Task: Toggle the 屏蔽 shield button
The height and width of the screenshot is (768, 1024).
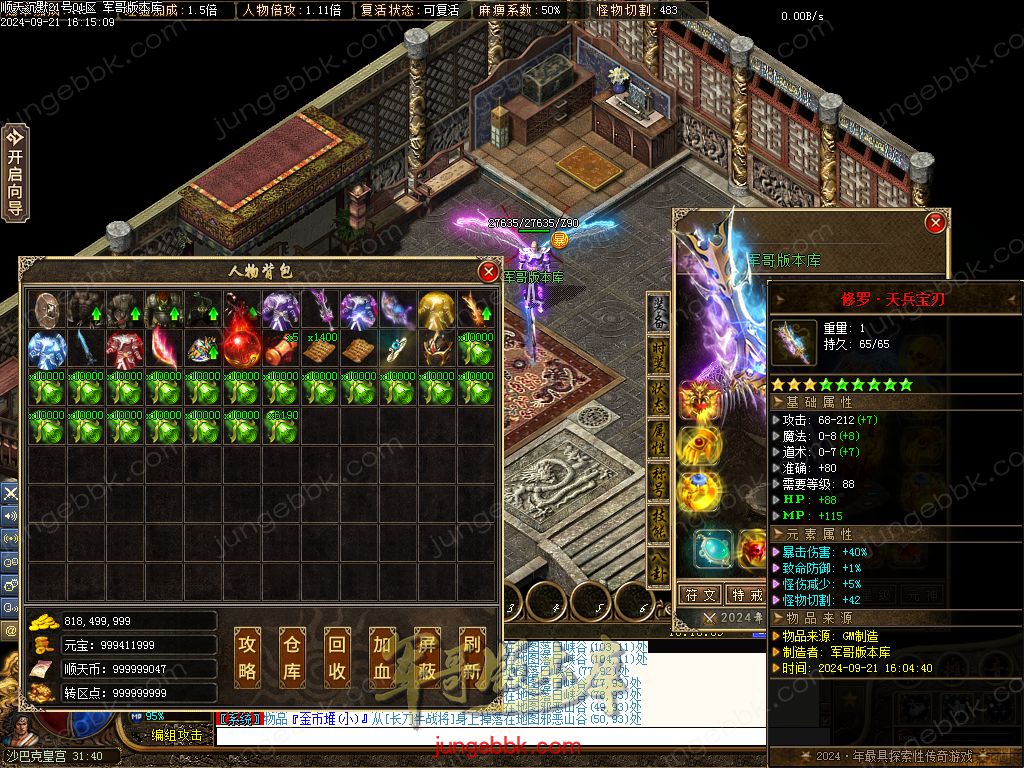Action: click(427, 657)
